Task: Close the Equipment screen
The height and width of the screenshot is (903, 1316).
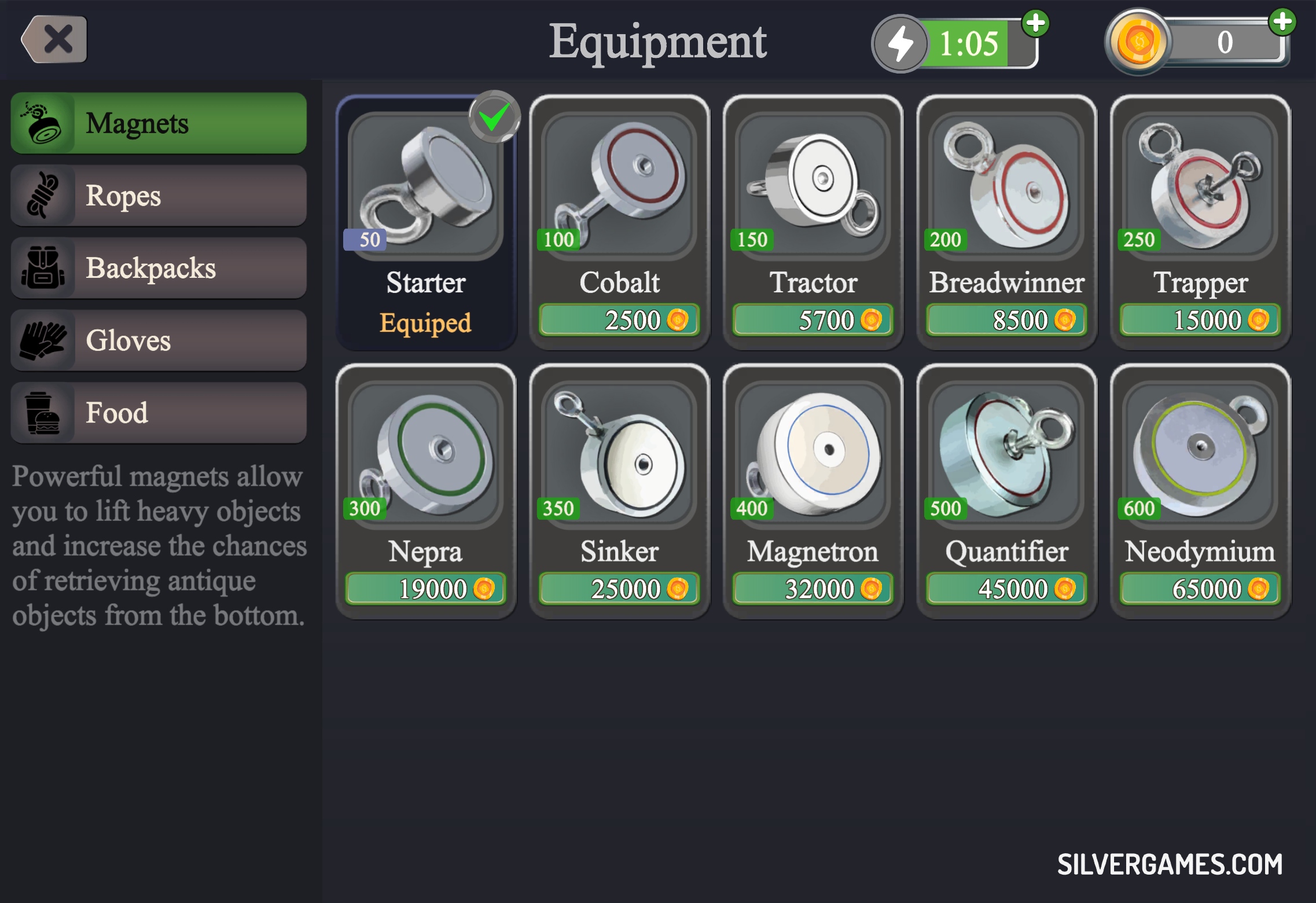Action: pyautogui.click(x=55, y=39)
